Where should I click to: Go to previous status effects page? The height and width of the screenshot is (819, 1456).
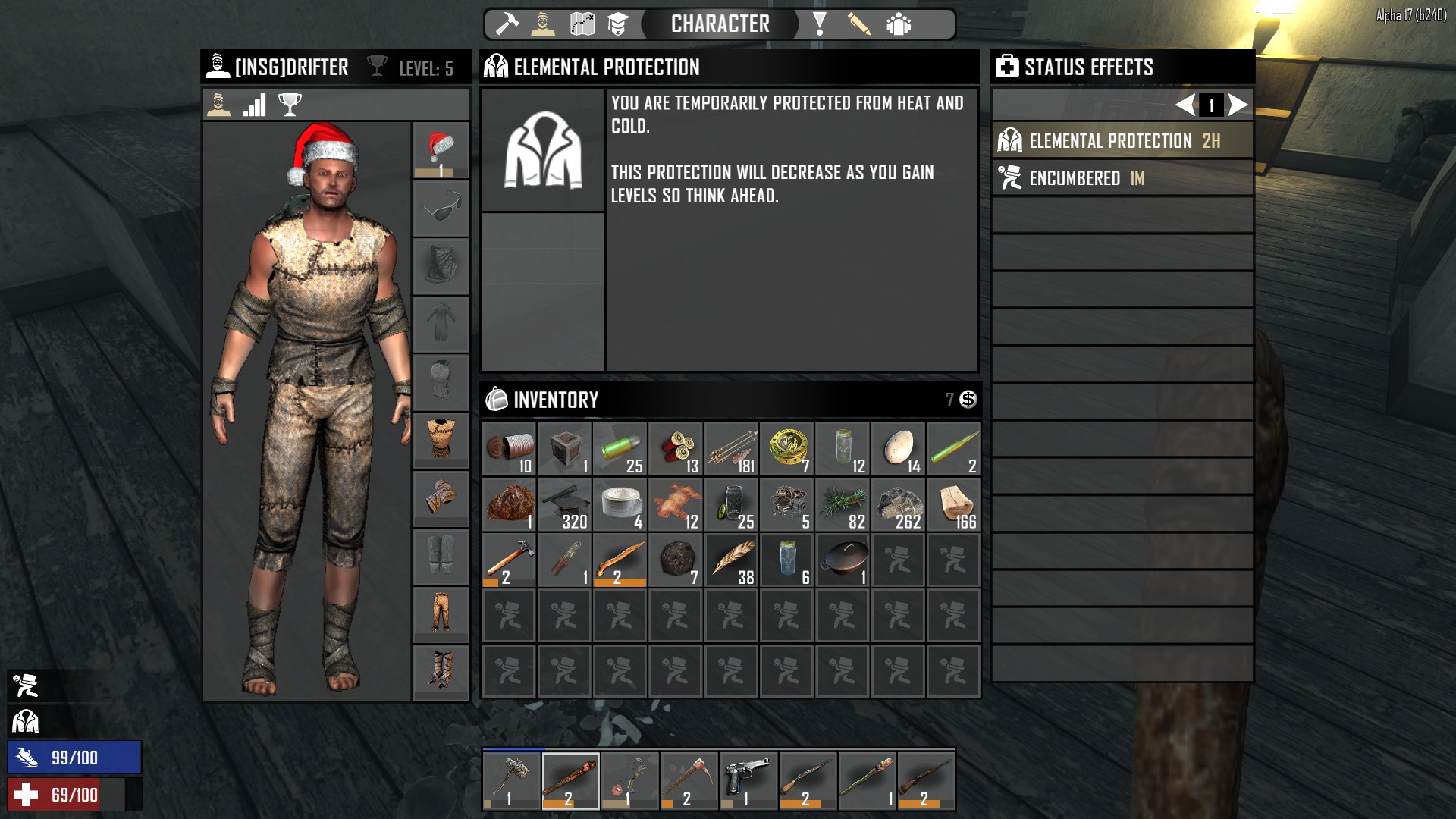tap(1185, 105)
